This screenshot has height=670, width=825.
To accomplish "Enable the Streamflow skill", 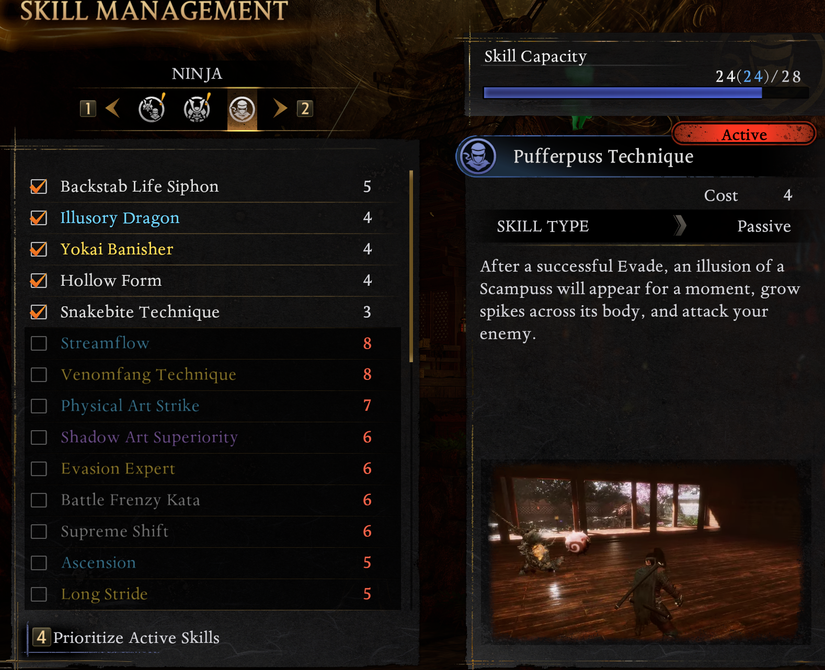I will coord(39,344).
